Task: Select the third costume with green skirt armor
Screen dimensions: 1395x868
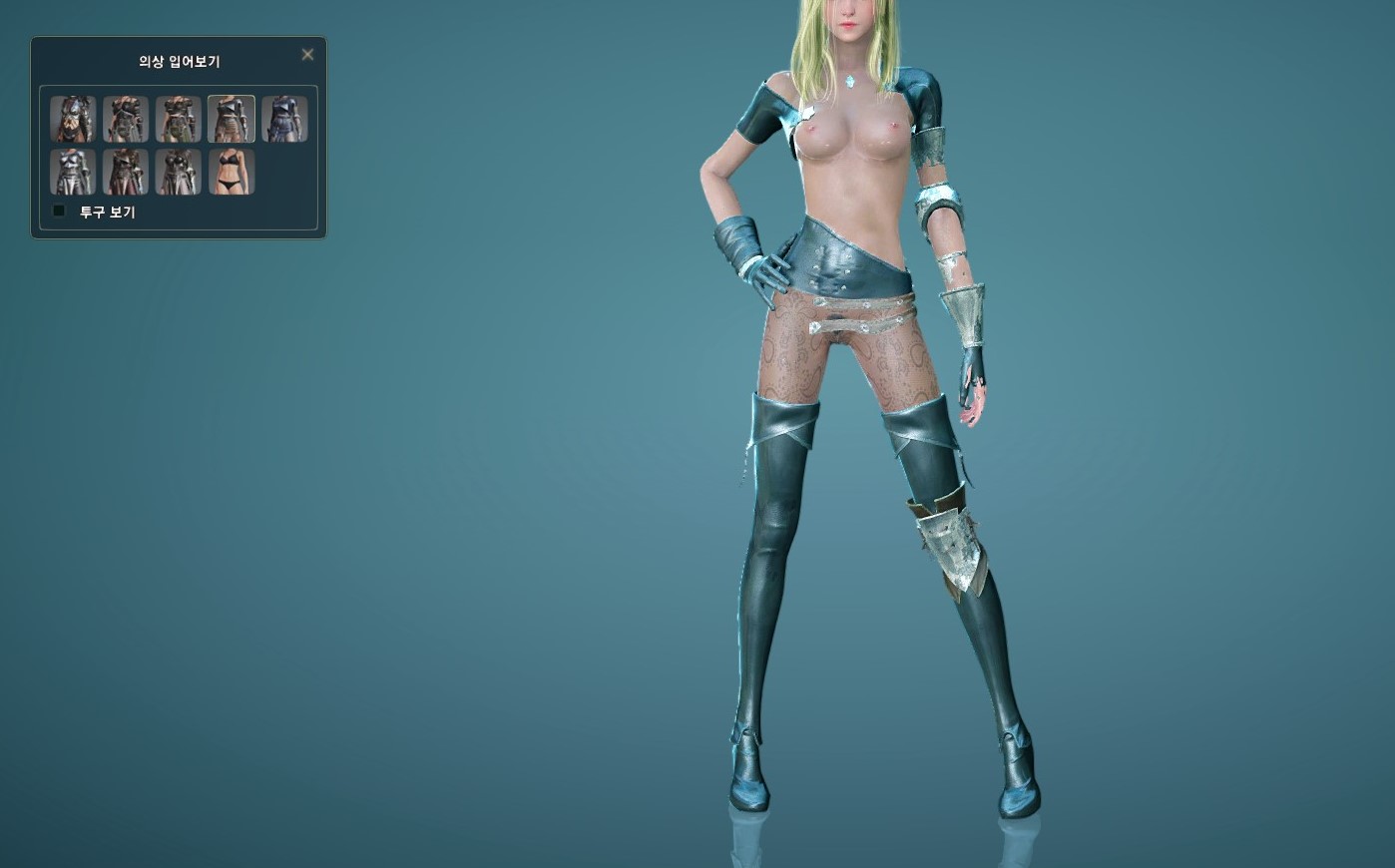Action: tap(179, 118)
